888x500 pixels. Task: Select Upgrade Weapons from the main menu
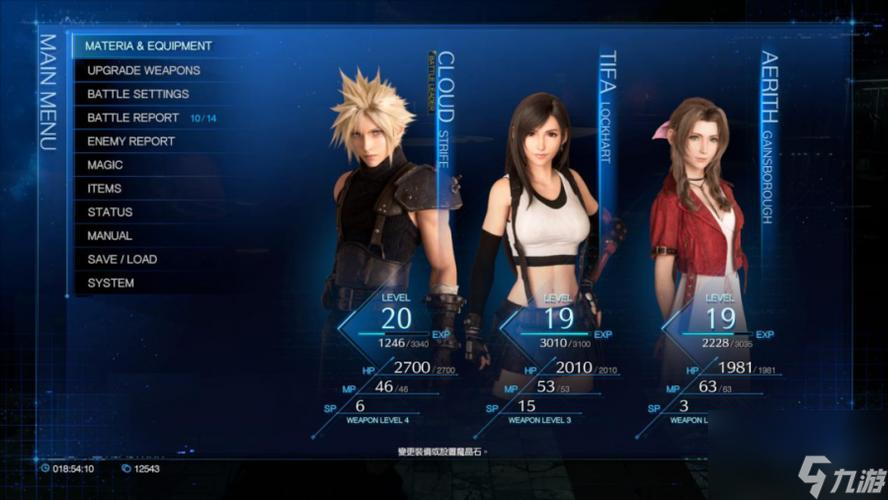pos(143,70)
